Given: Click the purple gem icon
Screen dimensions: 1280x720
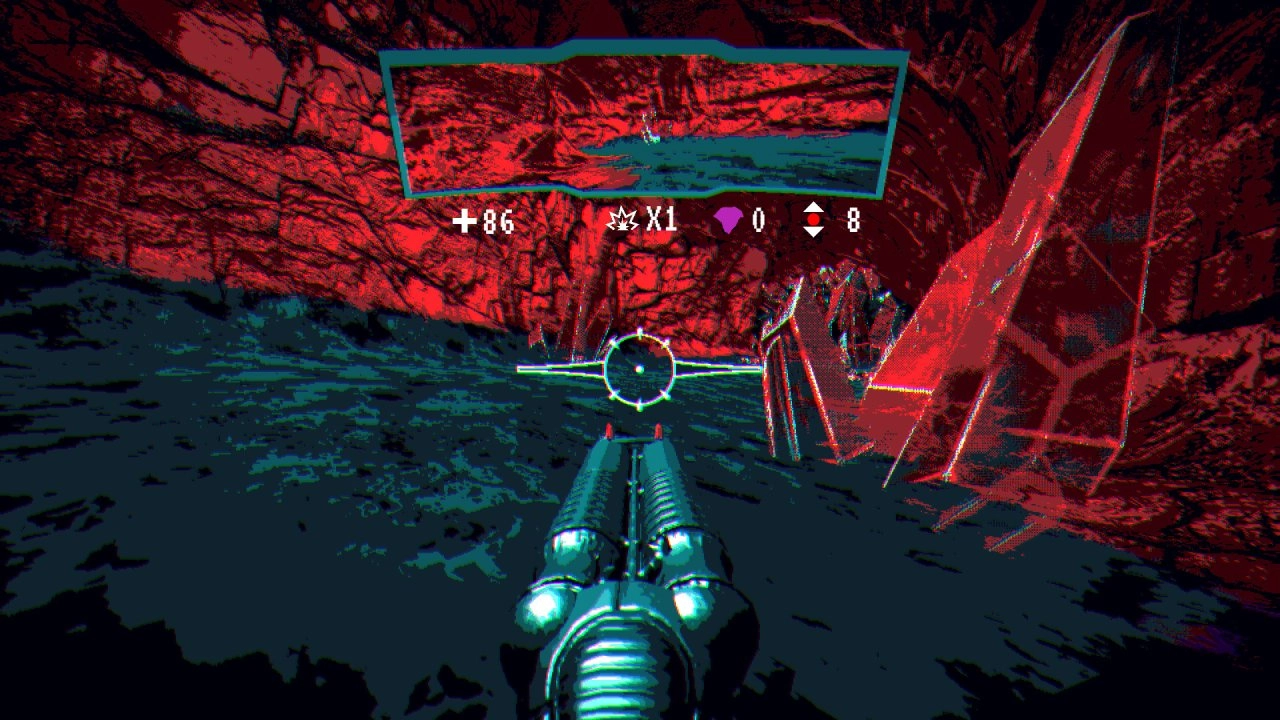Looking at the screenshot, I should pyautogui.click(x=727, y=220).
